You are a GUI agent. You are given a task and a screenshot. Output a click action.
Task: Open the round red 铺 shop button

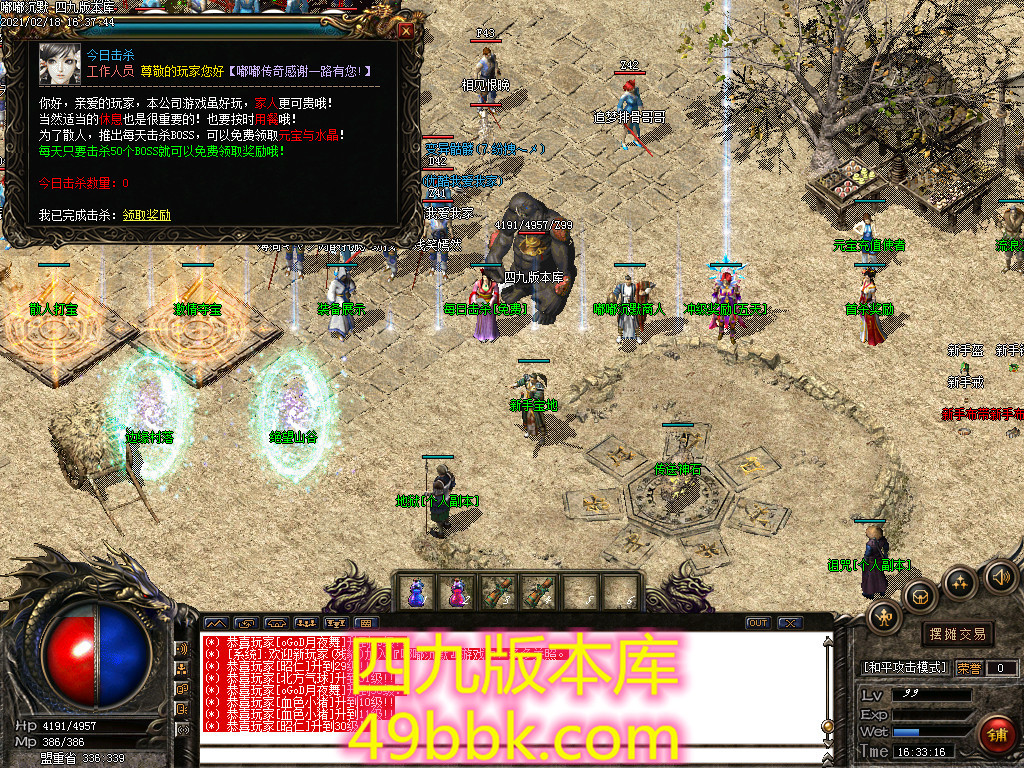[996, 737]
